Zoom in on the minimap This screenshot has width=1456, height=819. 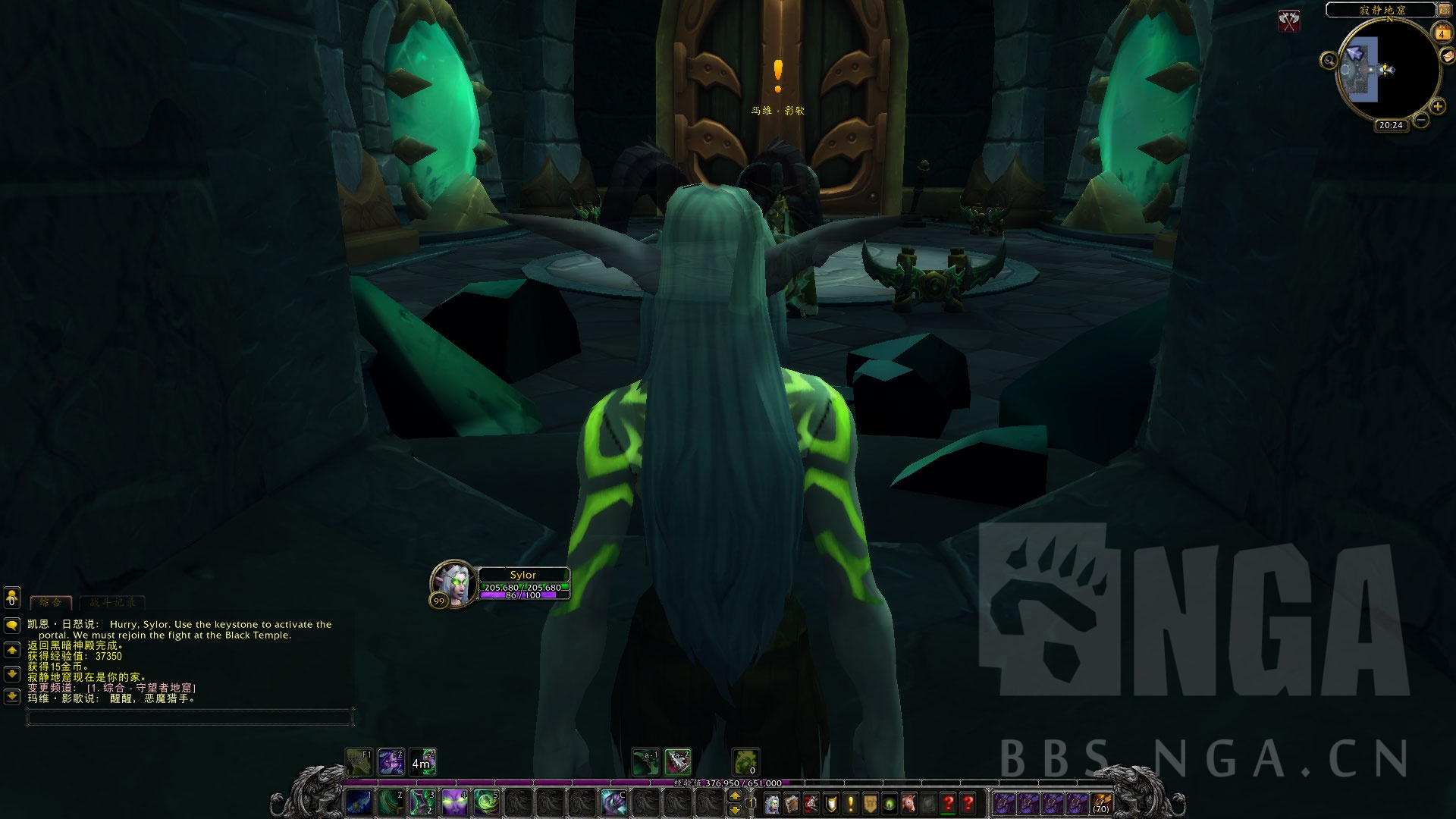pos(1437,107)
